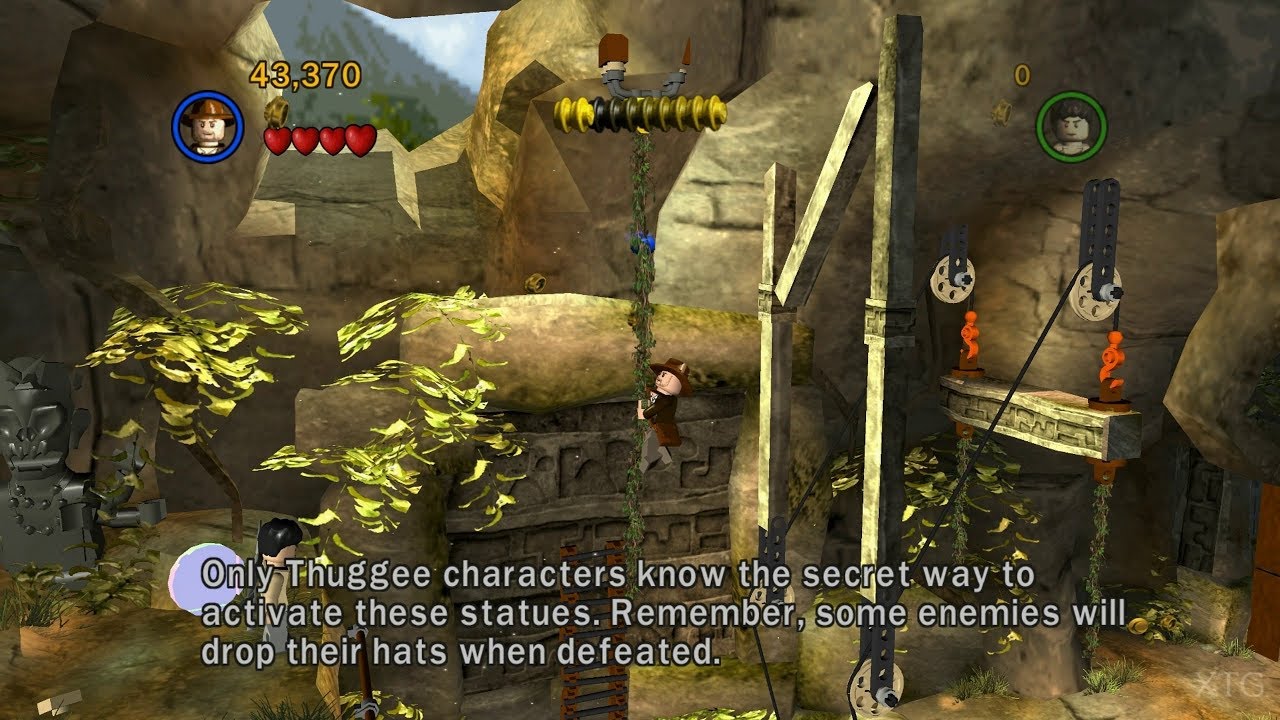
Task: Click the companion score showing 0
Action: [1022, 73]
